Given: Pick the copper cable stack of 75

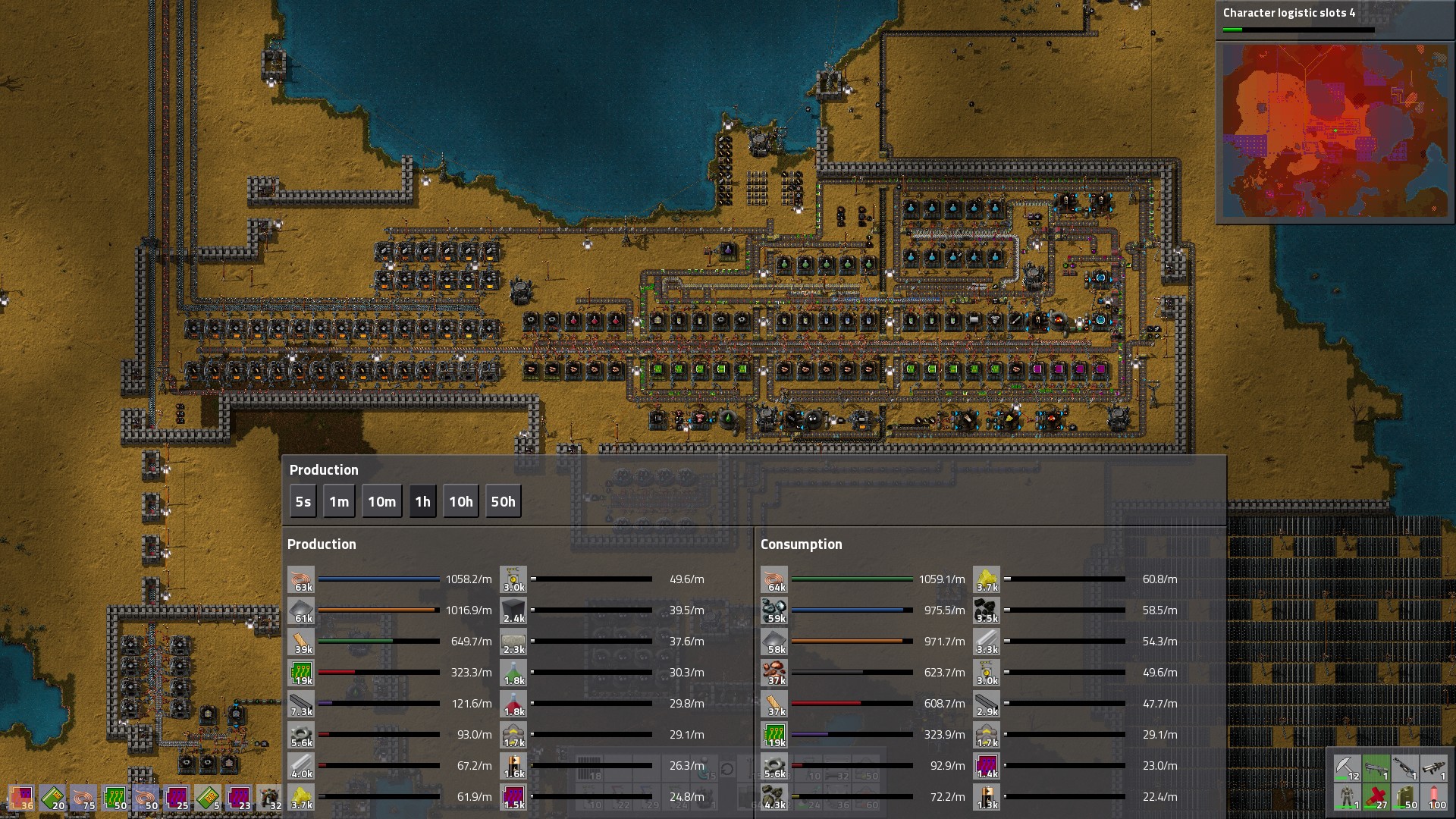Looking at the screenshot, I should [83, 798].
